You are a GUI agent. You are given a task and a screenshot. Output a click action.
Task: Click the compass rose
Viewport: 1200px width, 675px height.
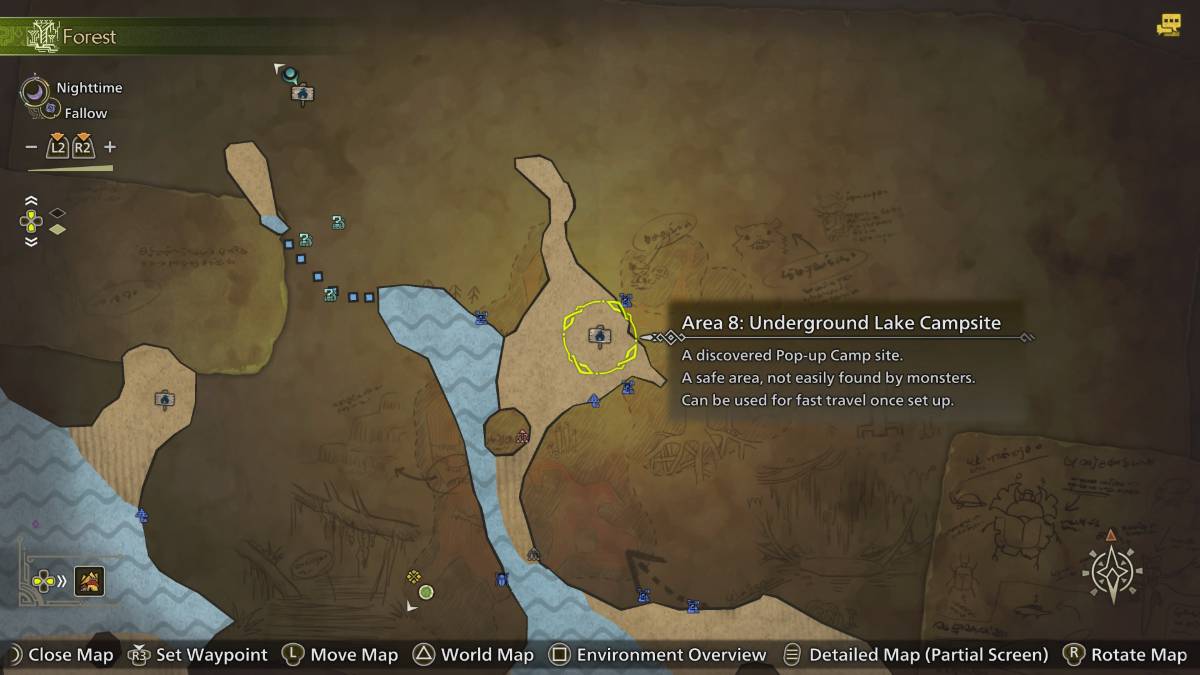click(x=1112, y=574)
